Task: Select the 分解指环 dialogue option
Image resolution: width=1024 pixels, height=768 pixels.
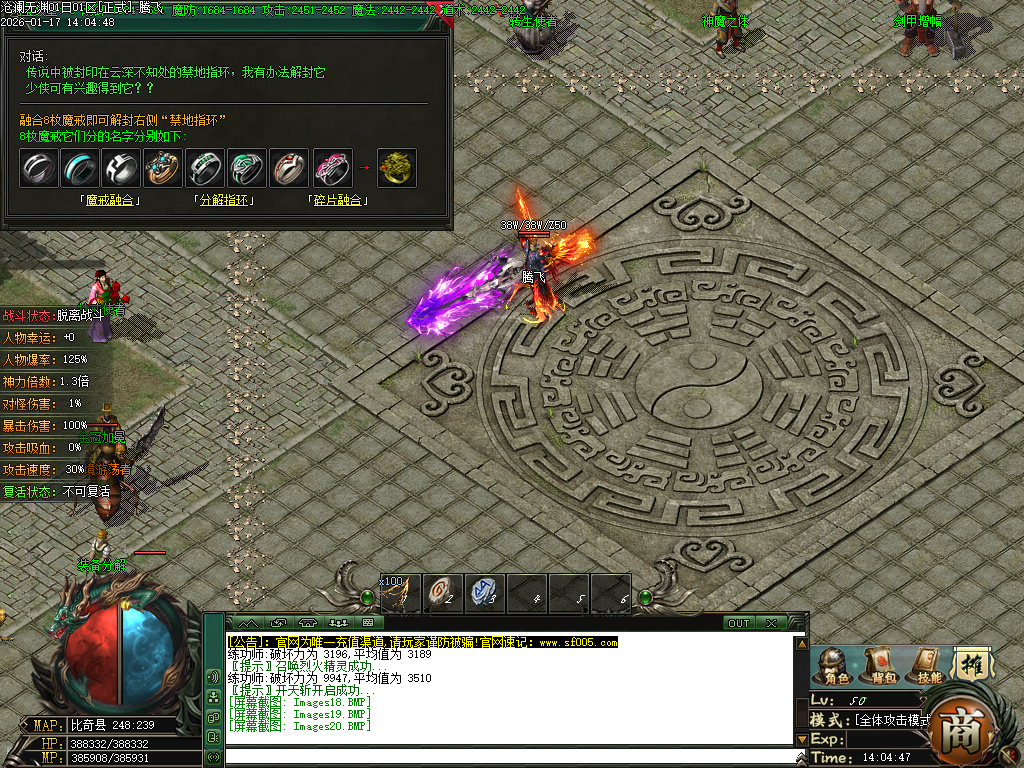Action: (x=223, y=201)
